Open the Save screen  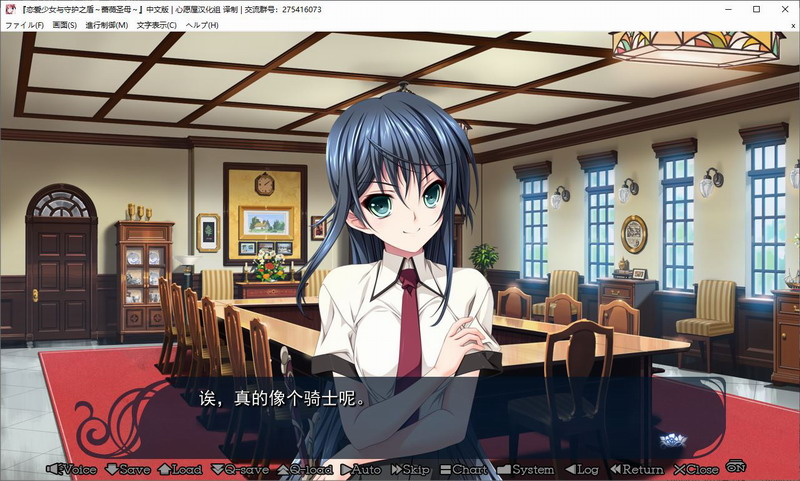click(127, 469)
